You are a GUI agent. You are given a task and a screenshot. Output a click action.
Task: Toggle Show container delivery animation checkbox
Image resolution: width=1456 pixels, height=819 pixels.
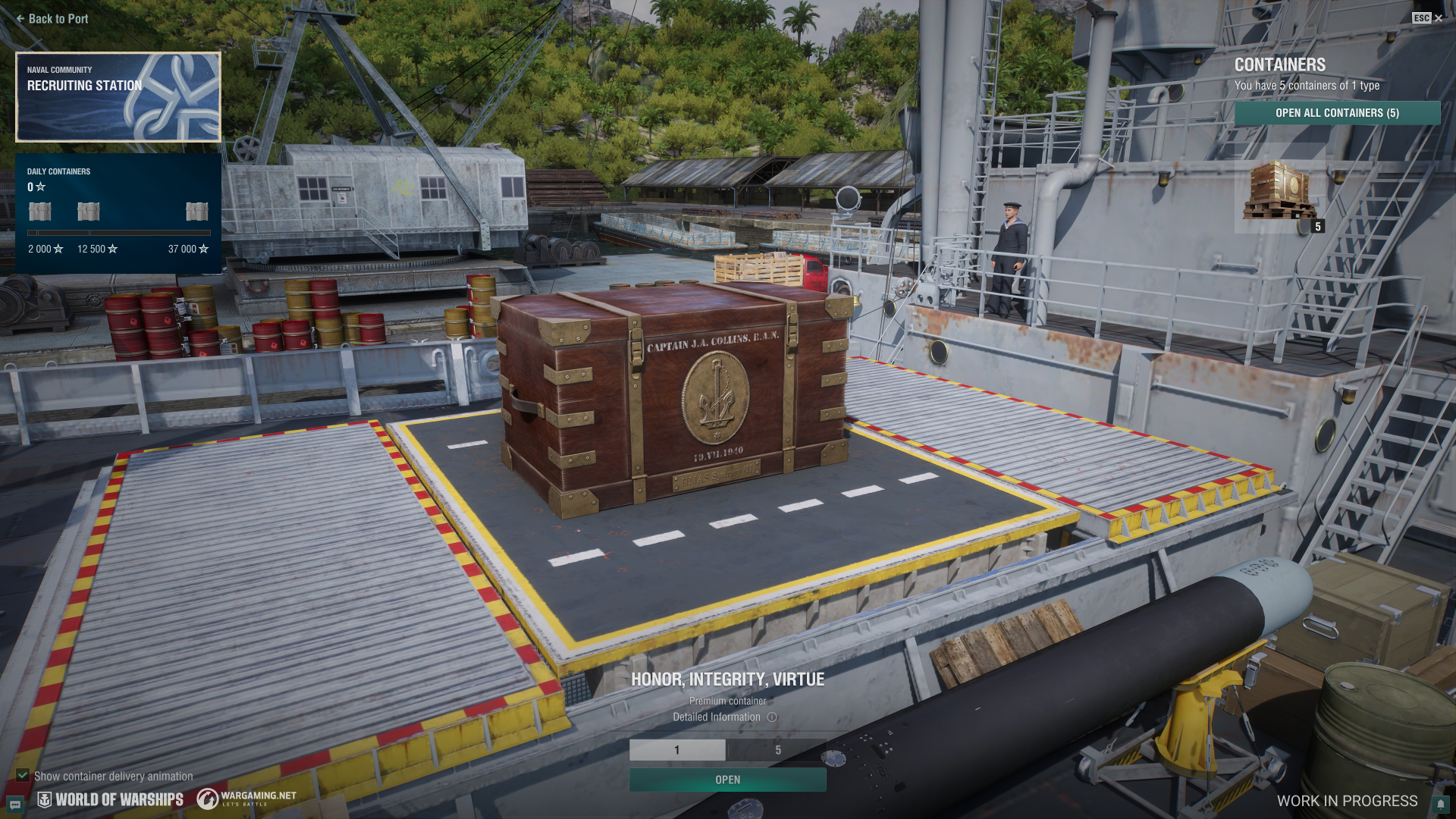coord(23,776)
